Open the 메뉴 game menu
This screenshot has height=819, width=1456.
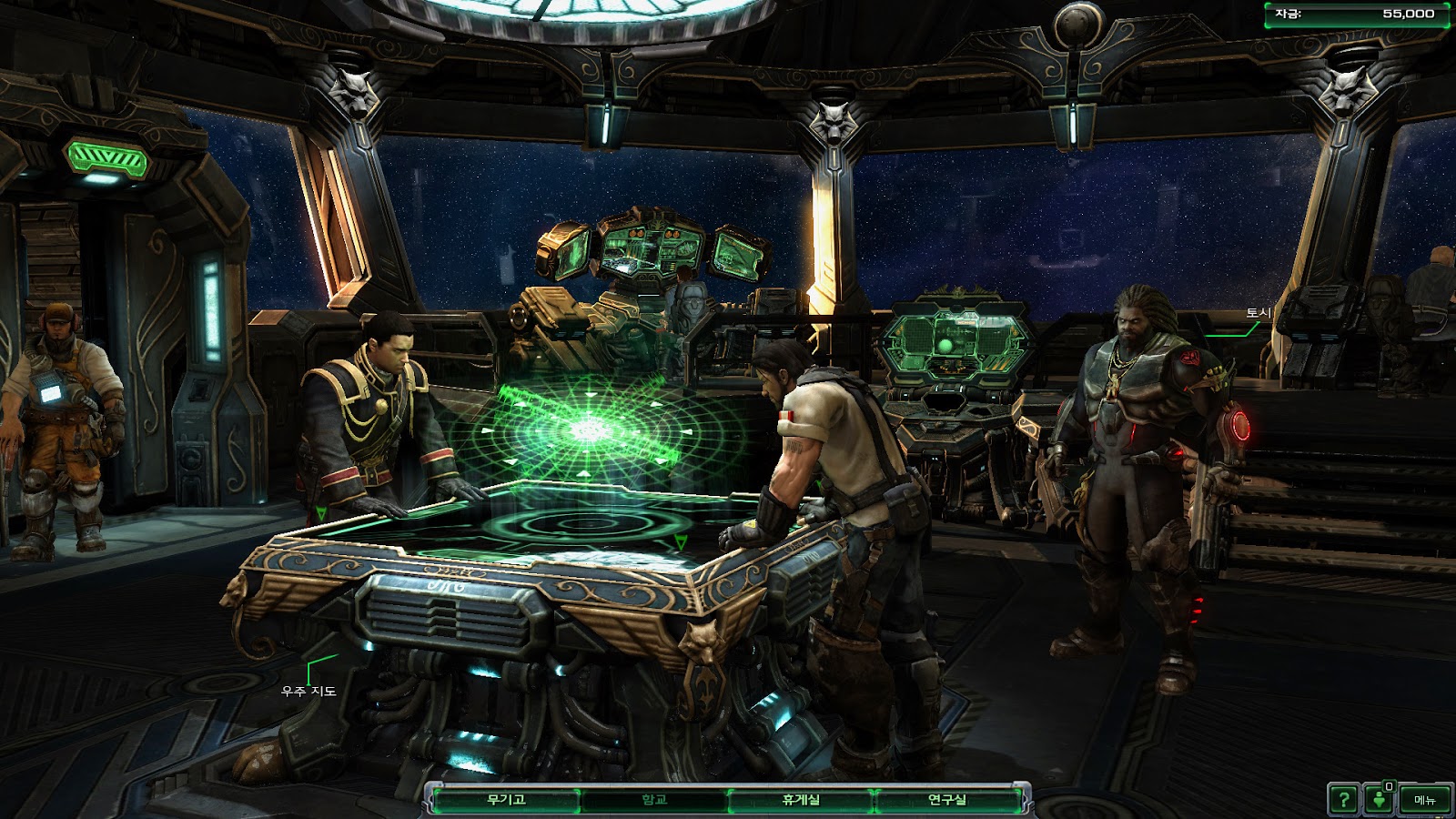[1424, 800]
